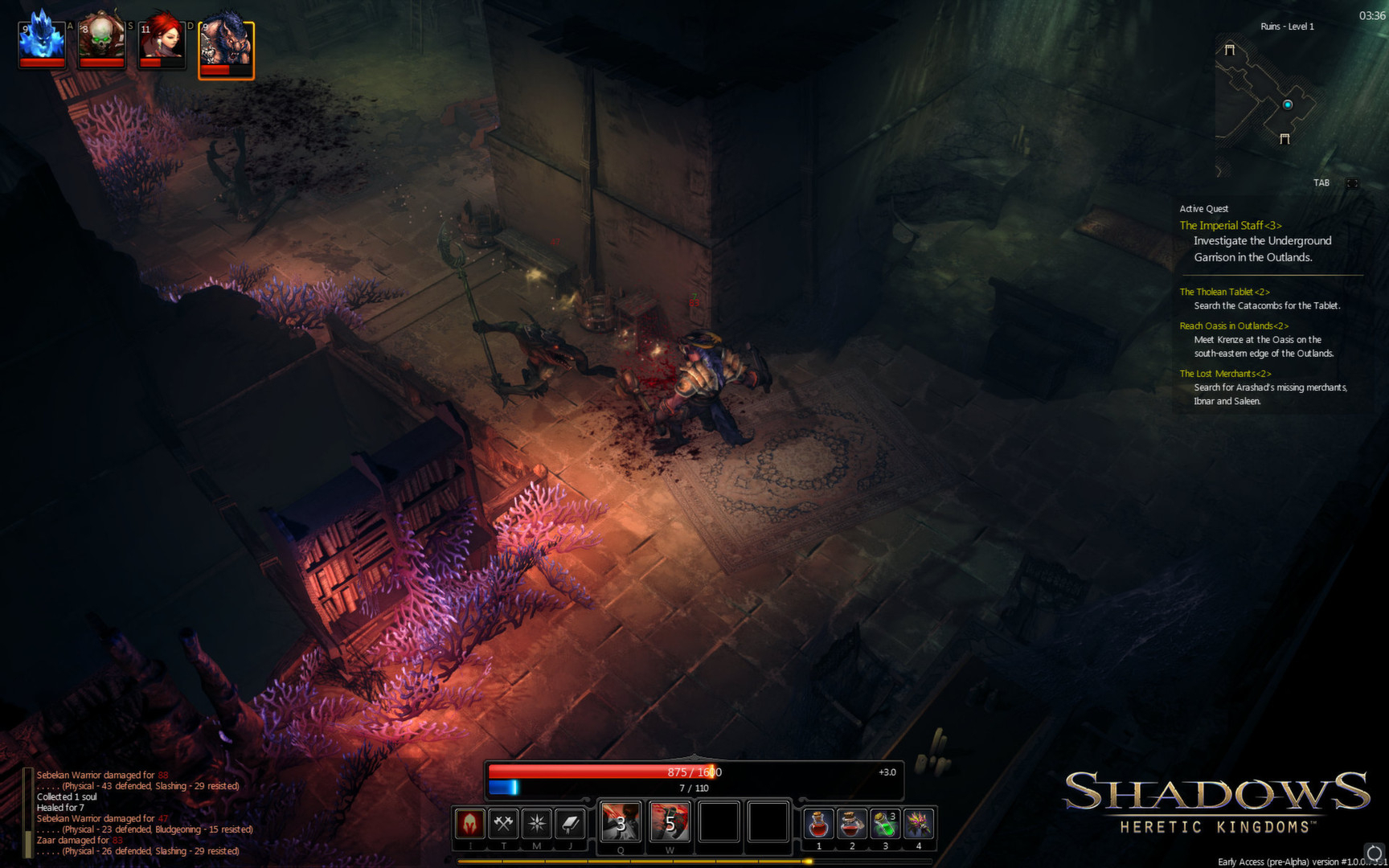Image resolution: width=1389 pixels, height=868 pixels.
Task: Open the journal book icon
Action: [570, 823]
